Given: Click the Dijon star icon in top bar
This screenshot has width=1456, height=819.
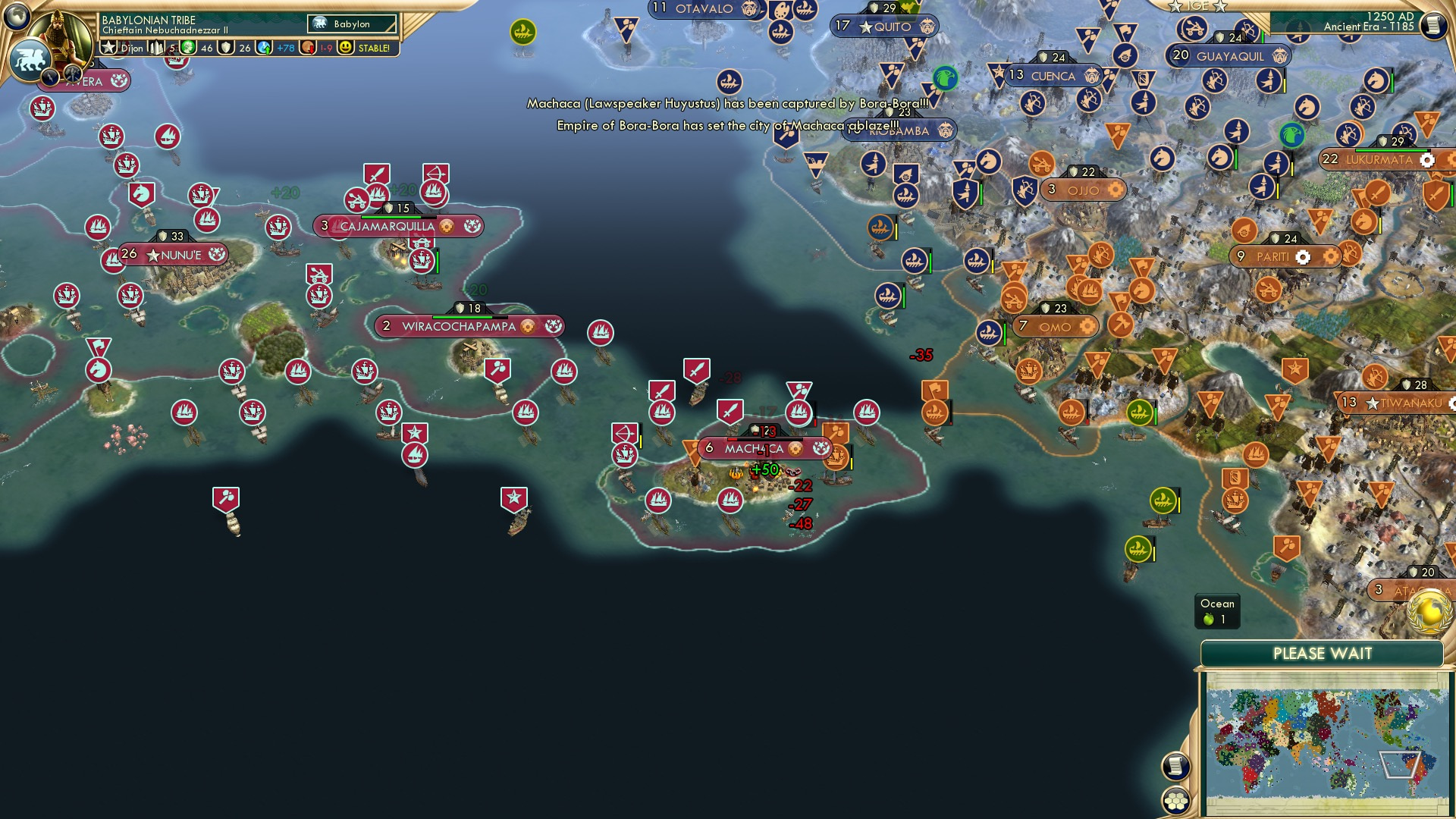Looking at the screenshot, I should point(108,48).
